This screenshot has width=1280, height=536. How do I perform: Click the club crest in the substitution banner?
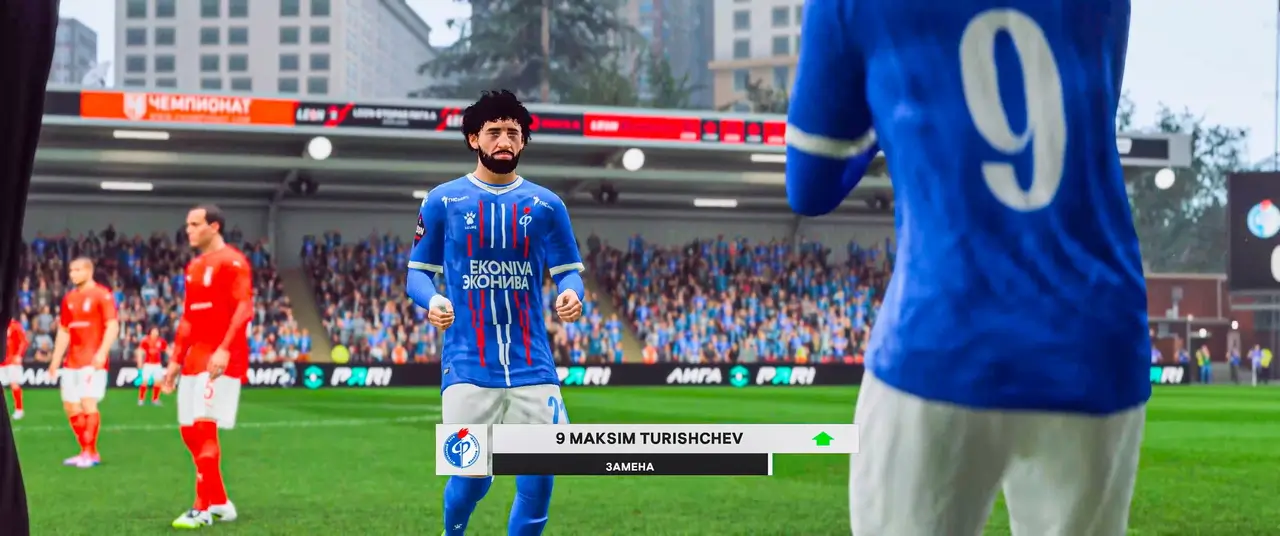tap(462, 449)
